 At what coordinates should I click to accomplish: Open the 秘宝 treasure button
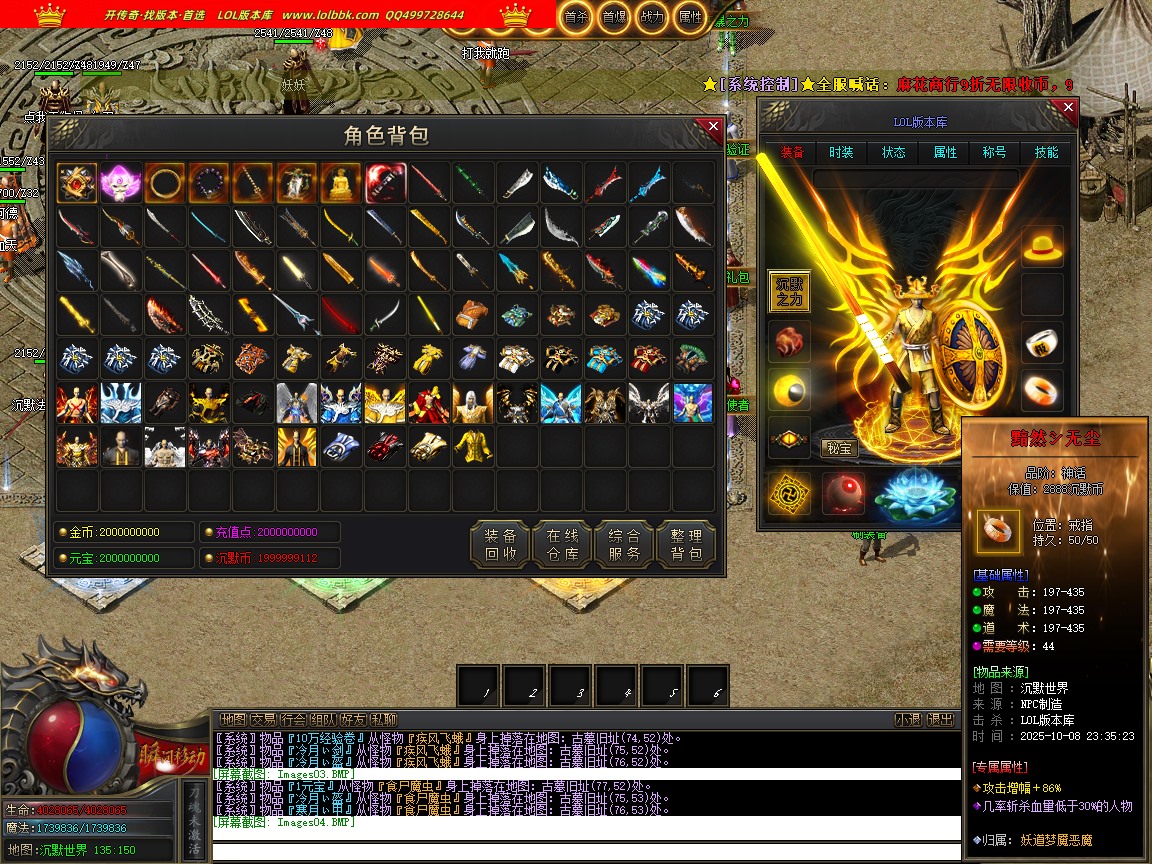tap(840, 448)
